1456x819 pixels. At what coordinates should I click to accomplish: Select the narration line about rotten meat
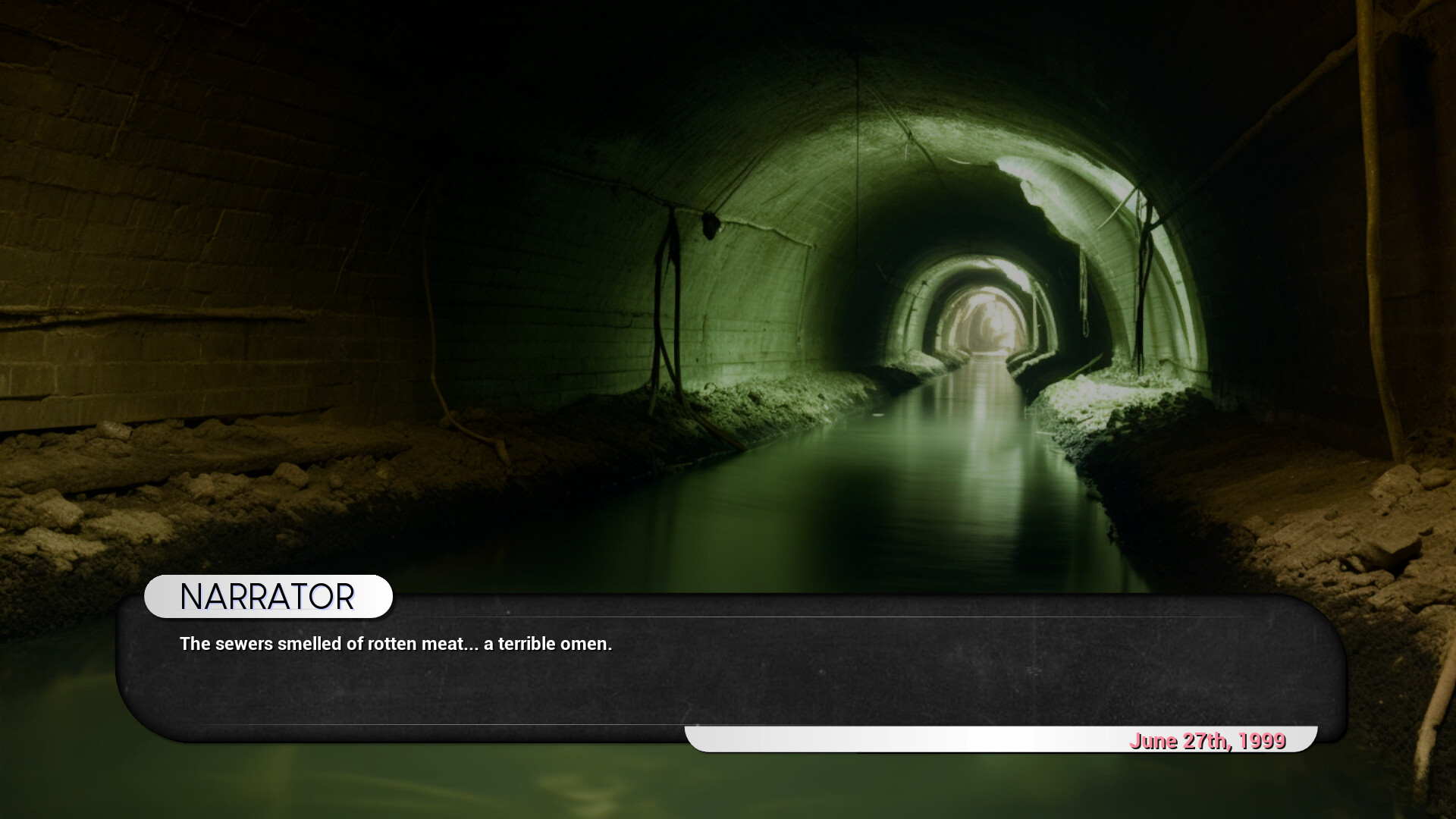tap(396, 644)
